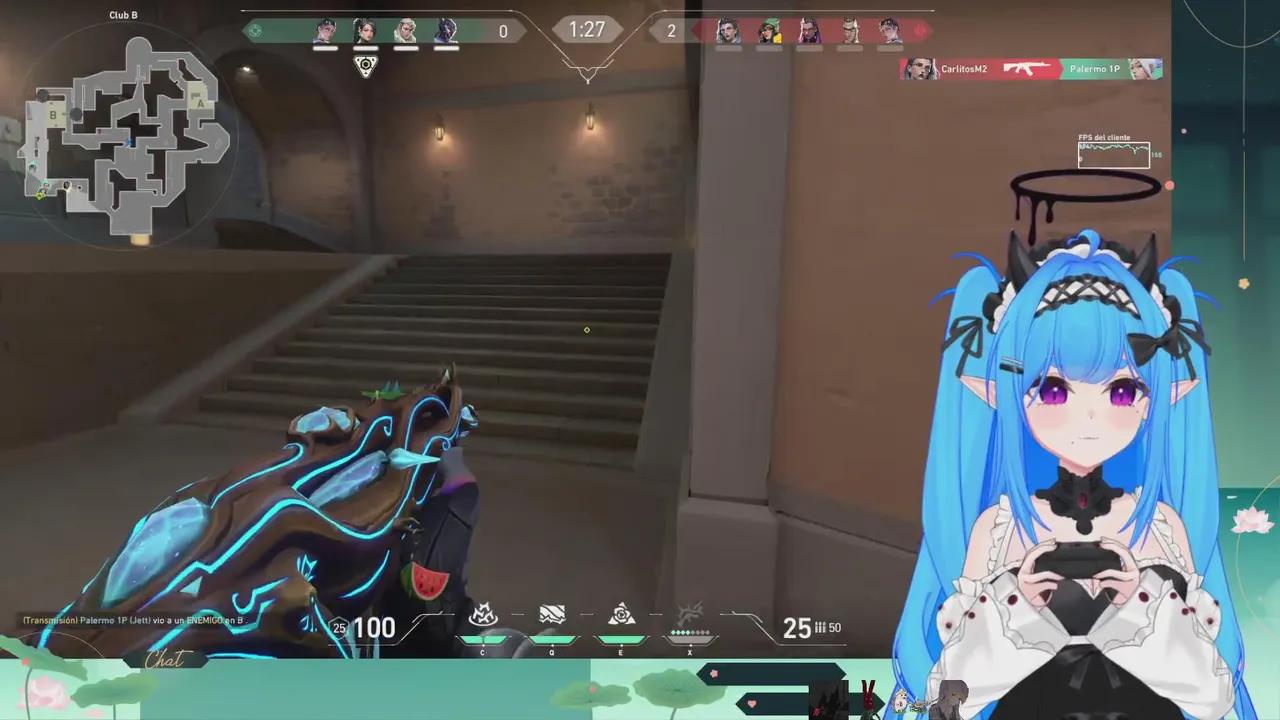Image resolution: width=1280 pixels, height=720 pixels.
Task: Click the ultimate charge progress dots
Action: coord(690,632)
